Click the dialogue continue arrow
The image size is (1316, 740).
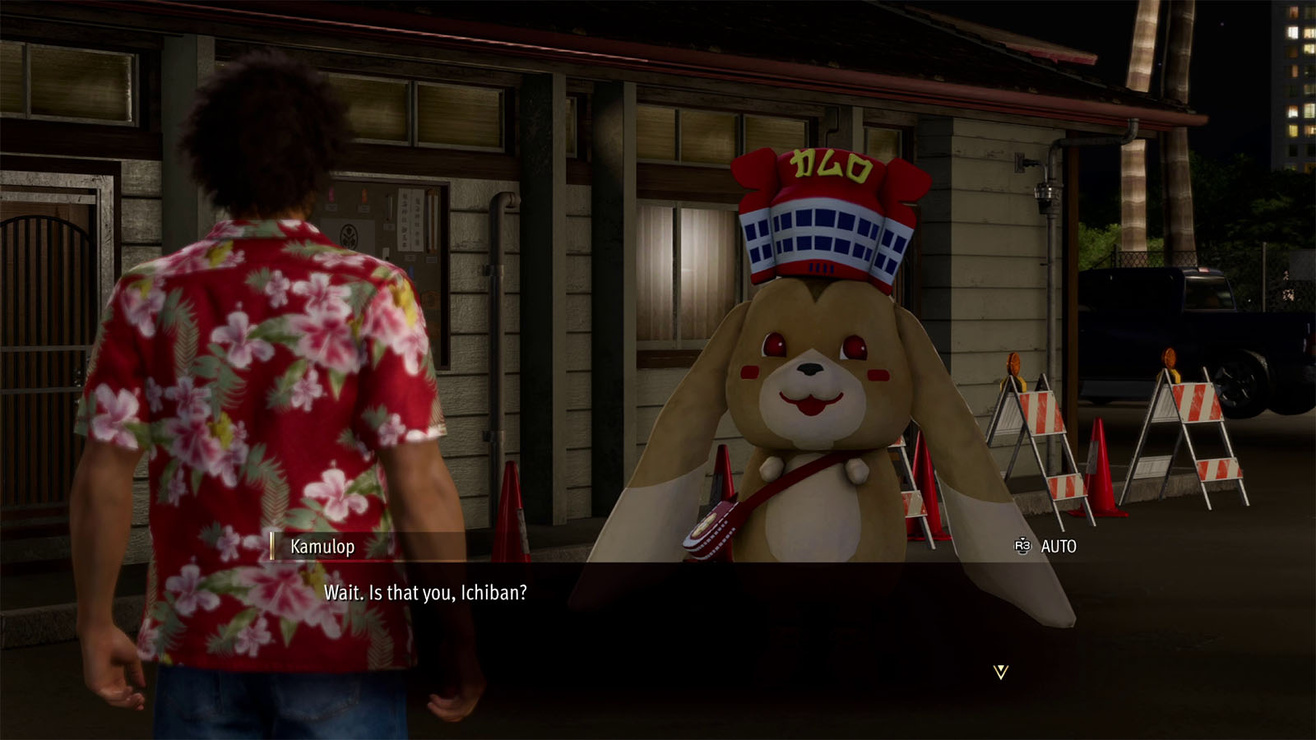pyautogui.click(x=1000, y=672)
